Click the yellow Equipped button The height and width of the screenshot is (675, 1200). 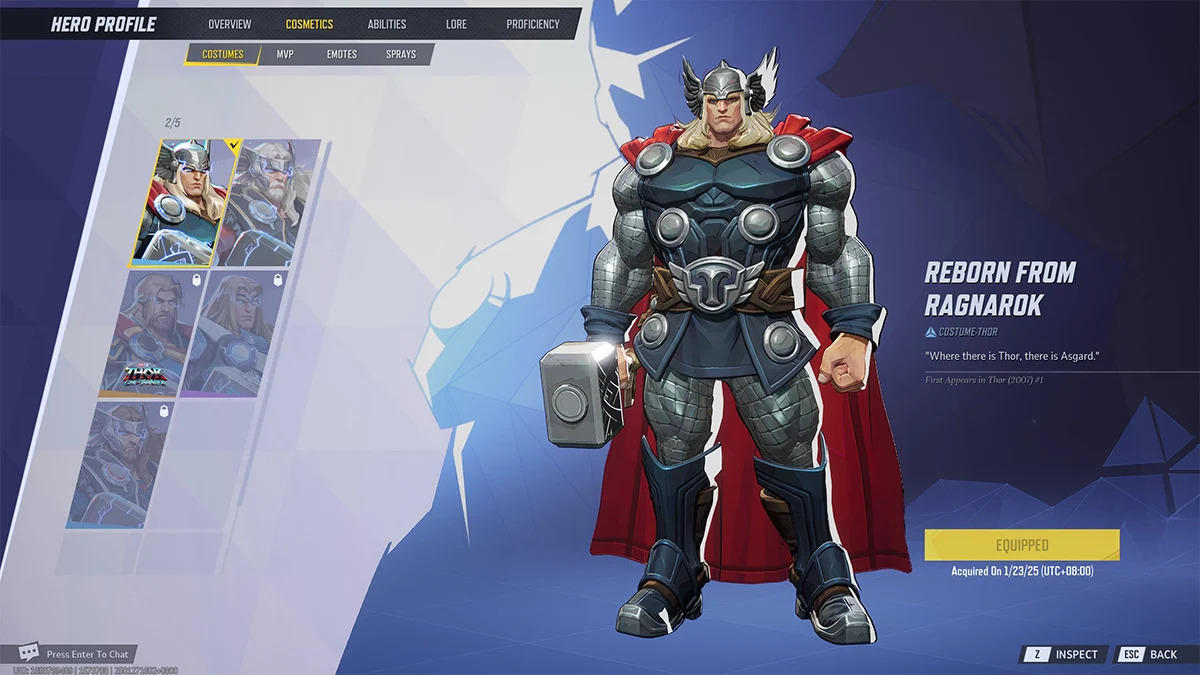click(x=1021, y=545)
